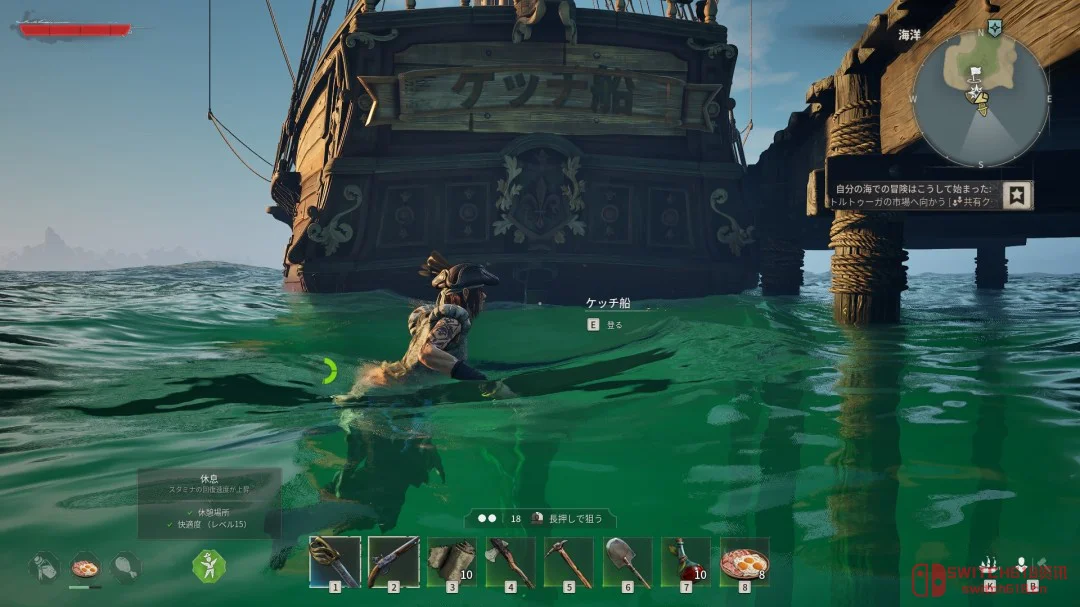The image size is (1080, 607).
Task: Click the white flag marker on minimap
Action: coord(975,72)
